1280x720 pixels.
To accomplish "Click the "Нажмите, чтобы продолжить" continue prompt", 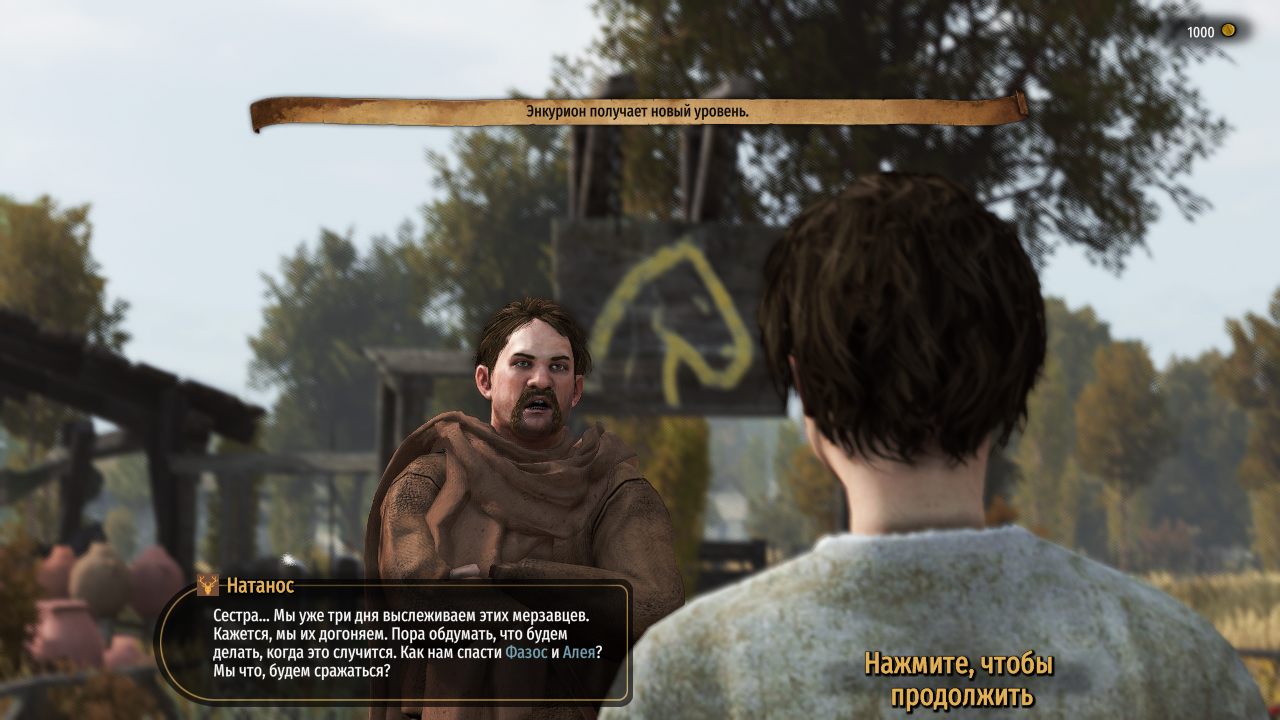I will 960,679.
